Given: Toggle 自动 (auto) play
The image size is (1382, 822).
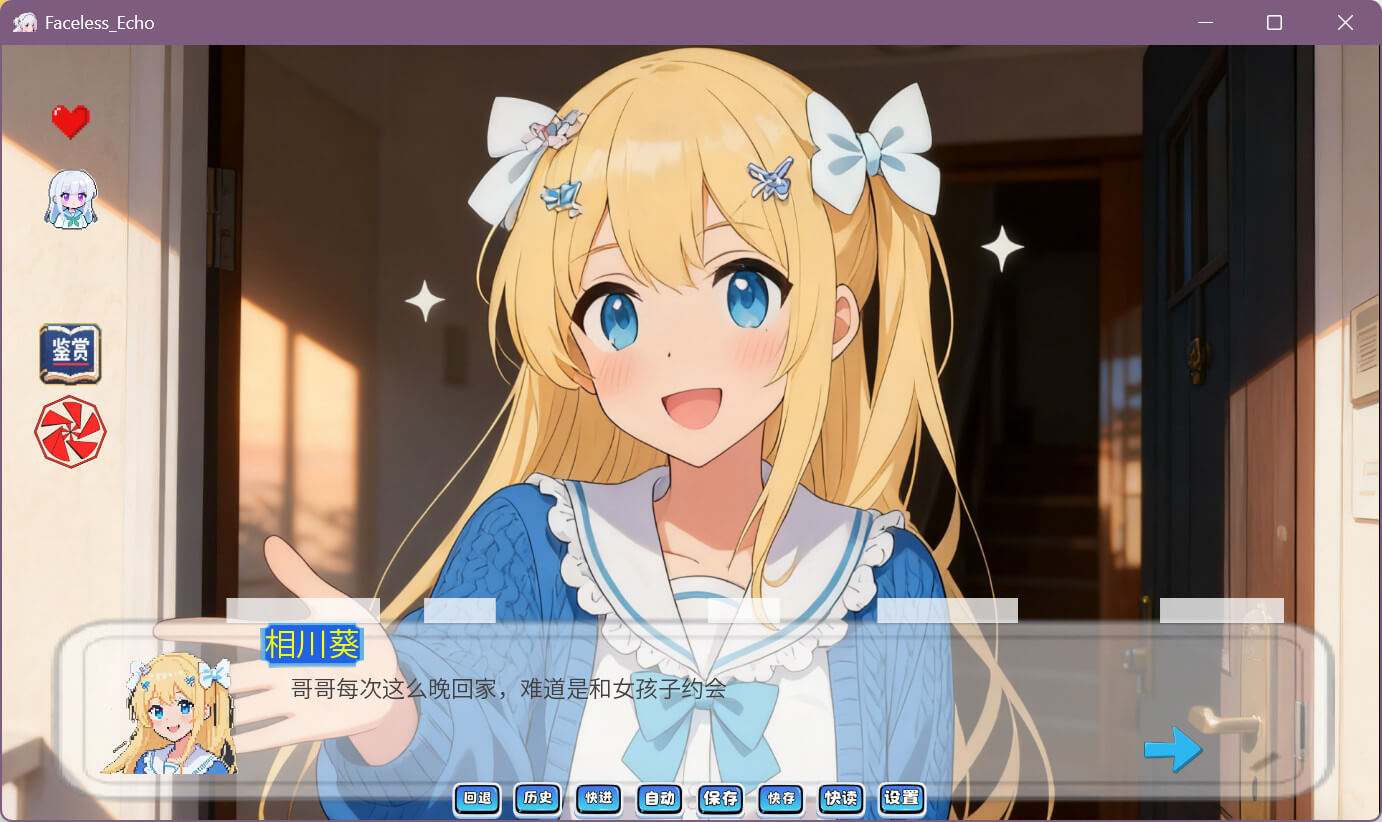Looking at the screenshot, I should click(x=660, y=798).
